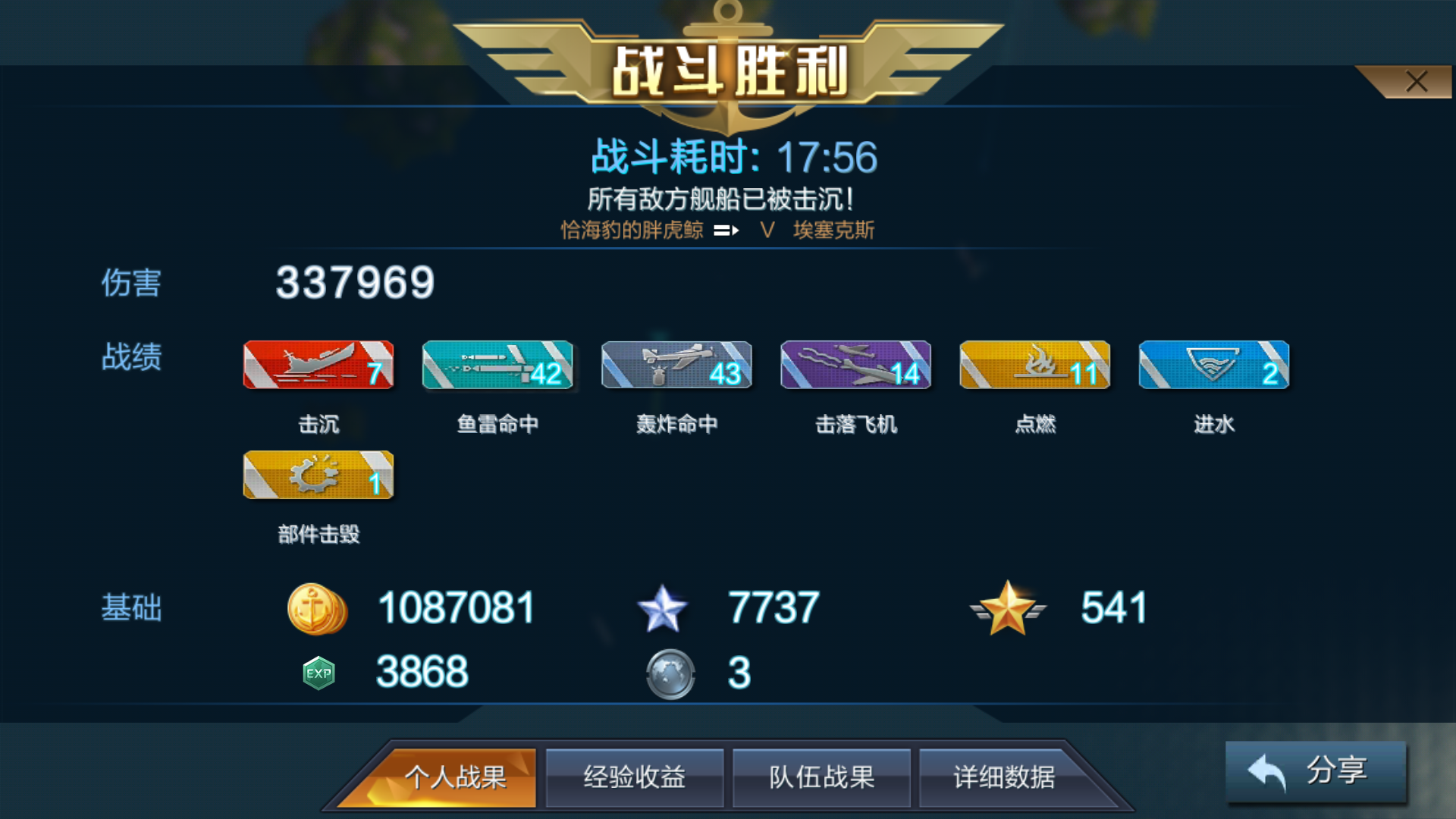Select the 进水 flooding badge icon

tap(1213, 366)
